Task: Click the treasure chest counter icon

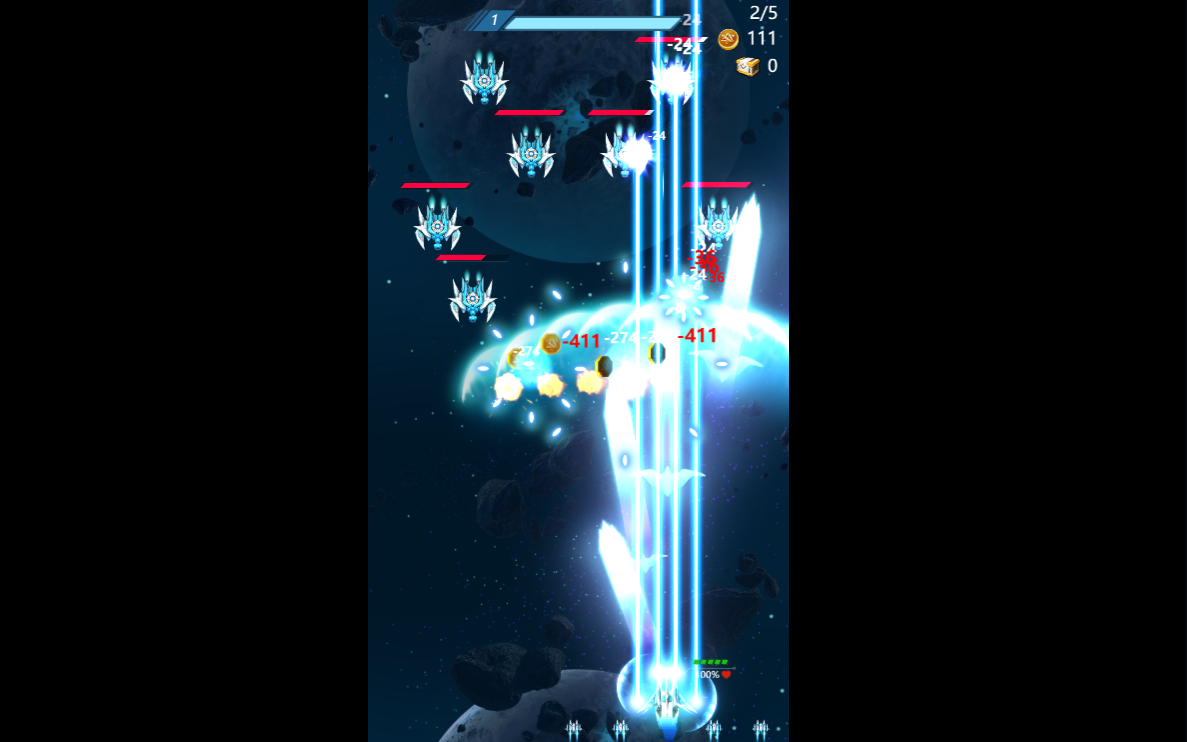Action: [747, 66]
